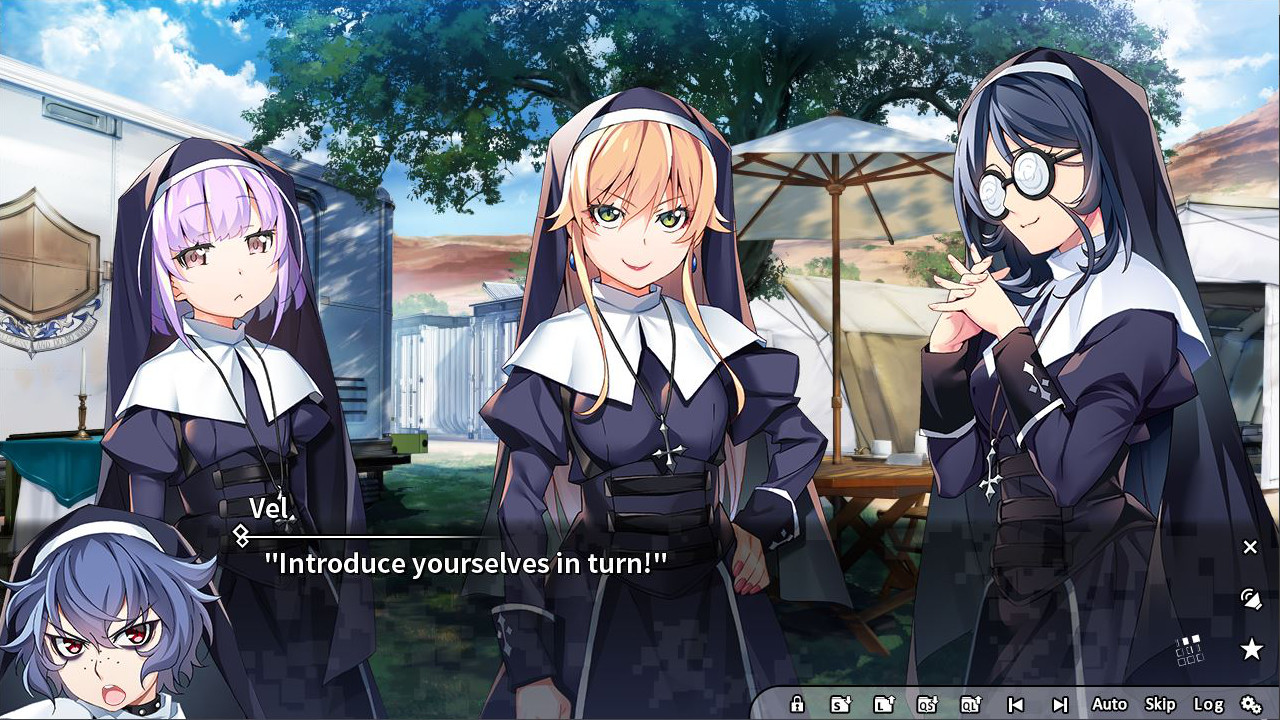Open the config menu with the gears icon
Image resolution: width=1280 pixels, height=720 pixels.
coord(1252,704)
